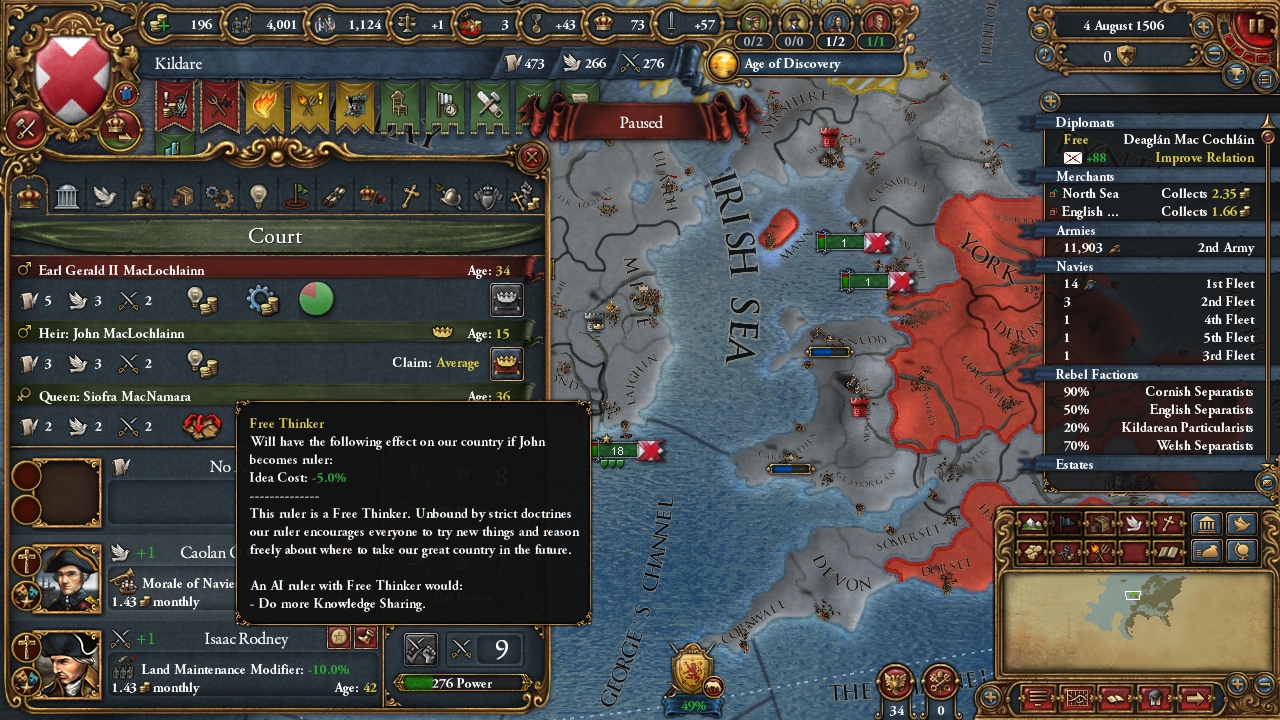Click the Kildare coat of arms shield
Viewport: 1280px width, 720px height.
pyautogui.click(x=73, y=78)
